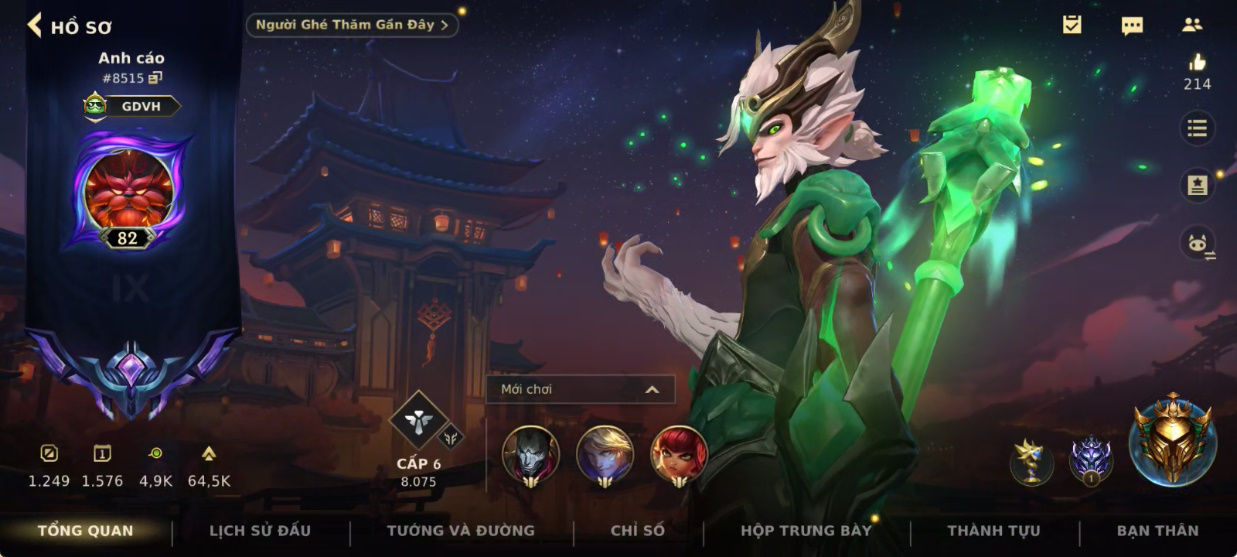Go back using the Hồ Sơ arrow
The width and height of the screenshot is (1237, 557).
[35, 25]
